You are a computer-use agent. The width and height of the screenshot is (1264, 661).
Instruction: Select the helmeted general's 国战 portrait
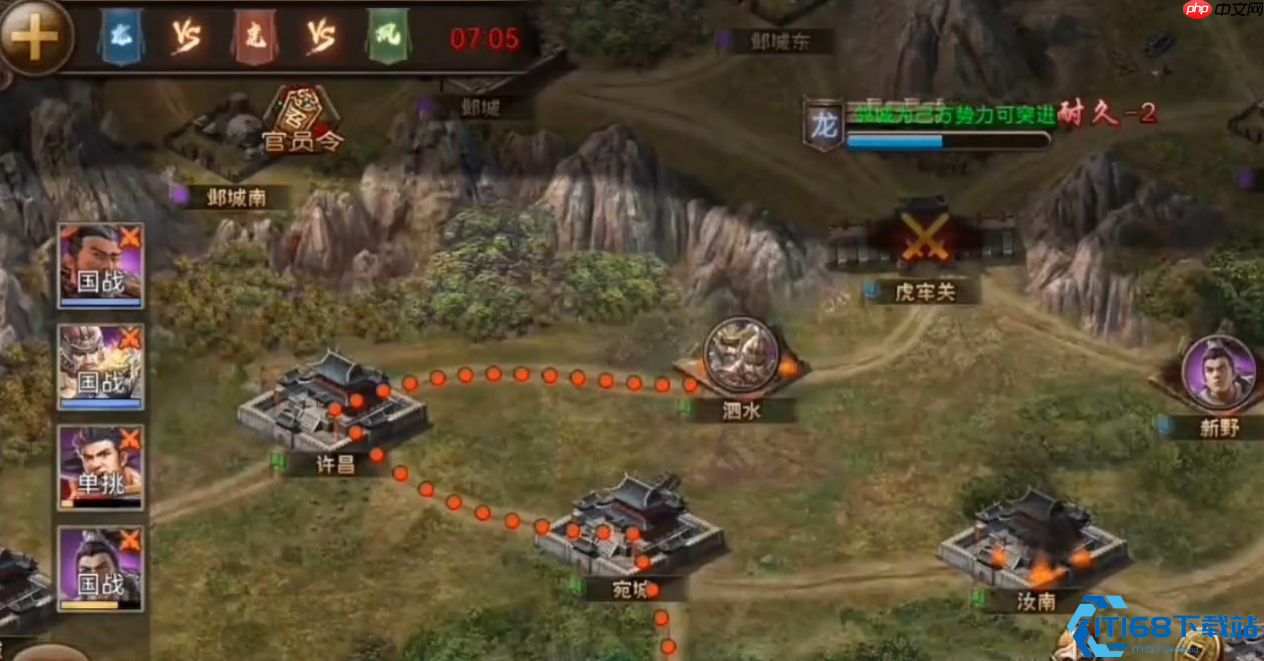click(x=100, y=365)
